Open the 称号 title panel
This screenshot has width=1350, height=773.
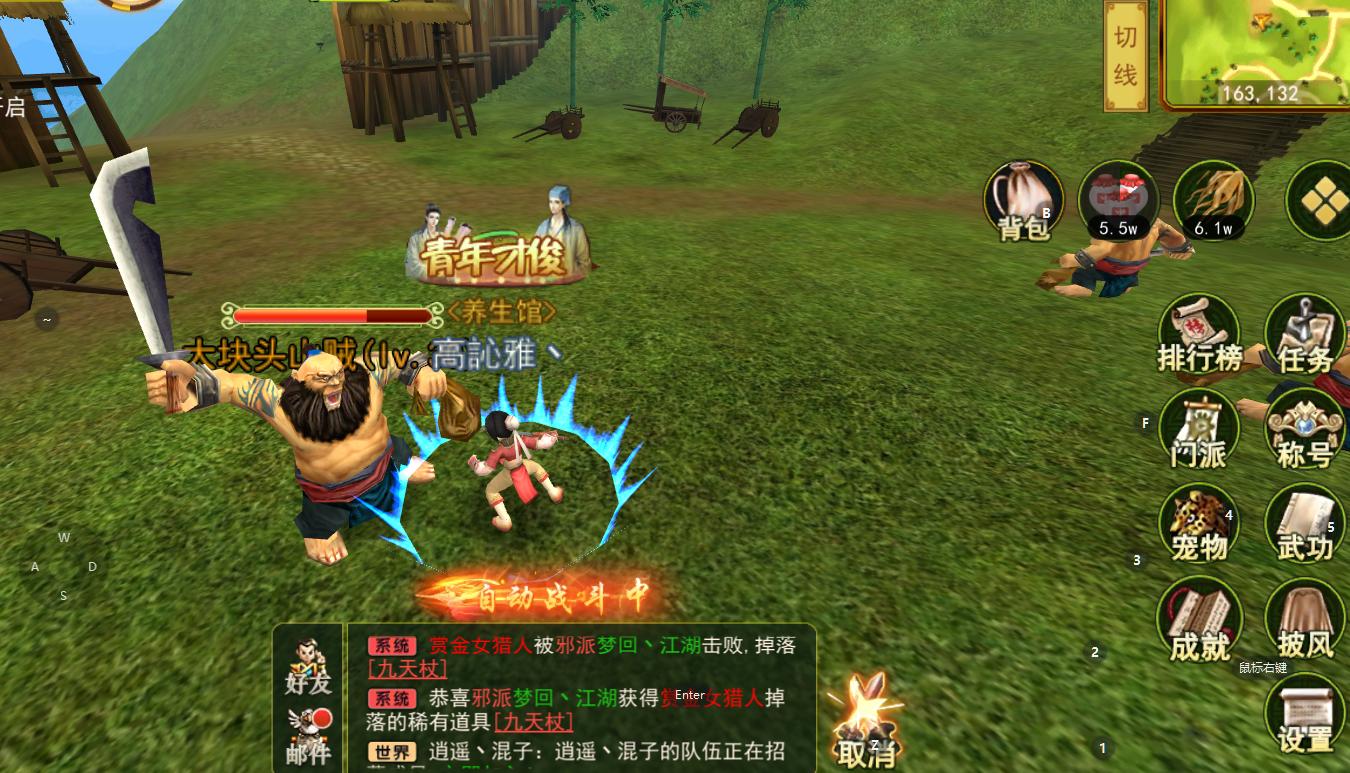pyautogui.click(x=1303, y=428)
